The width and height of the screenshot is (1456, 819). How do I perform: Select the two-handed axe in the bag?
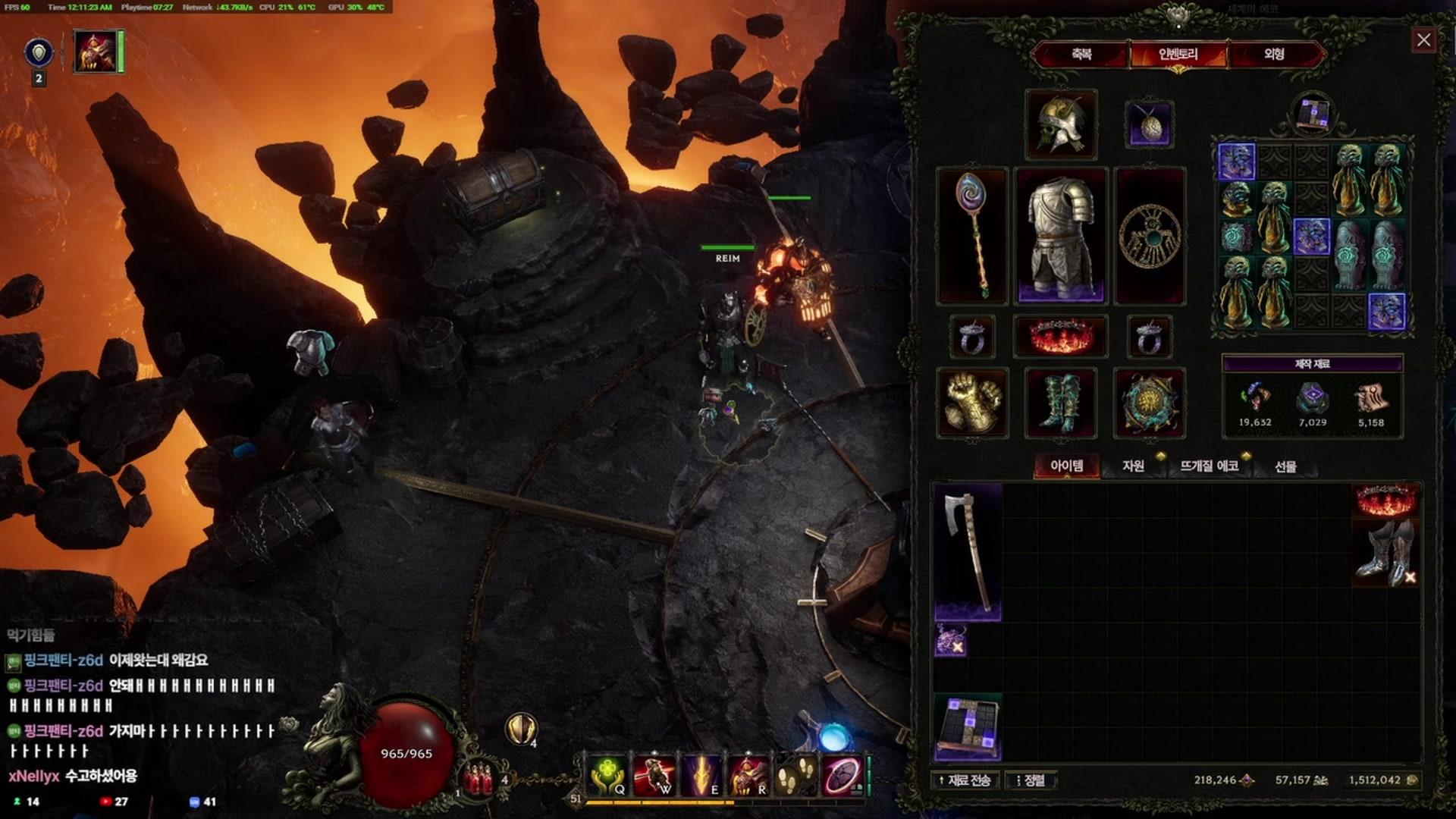[968, 552]
